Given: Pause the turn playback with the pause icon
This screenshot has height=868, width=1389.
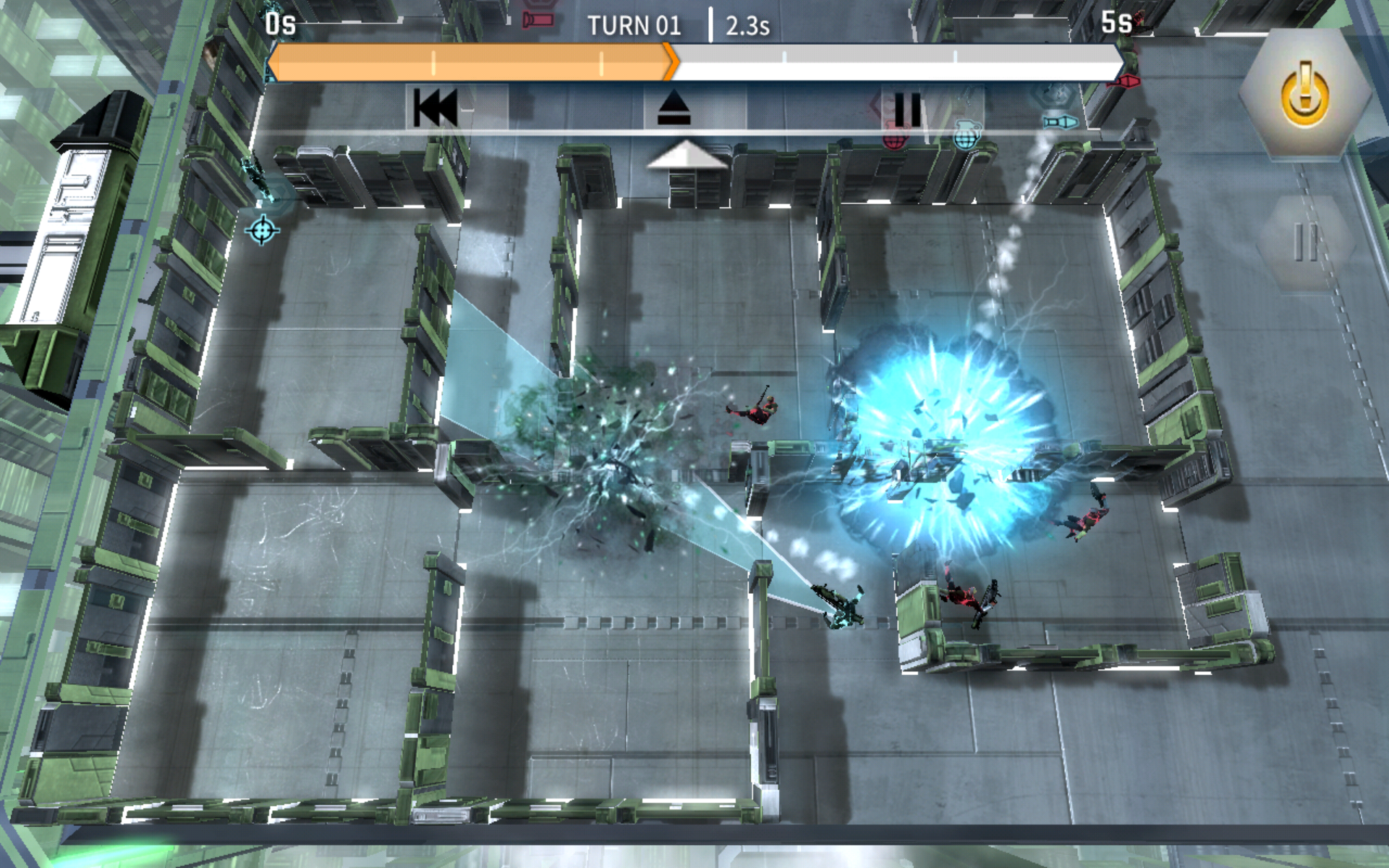Looking at the screenshot, I should 908,110.
